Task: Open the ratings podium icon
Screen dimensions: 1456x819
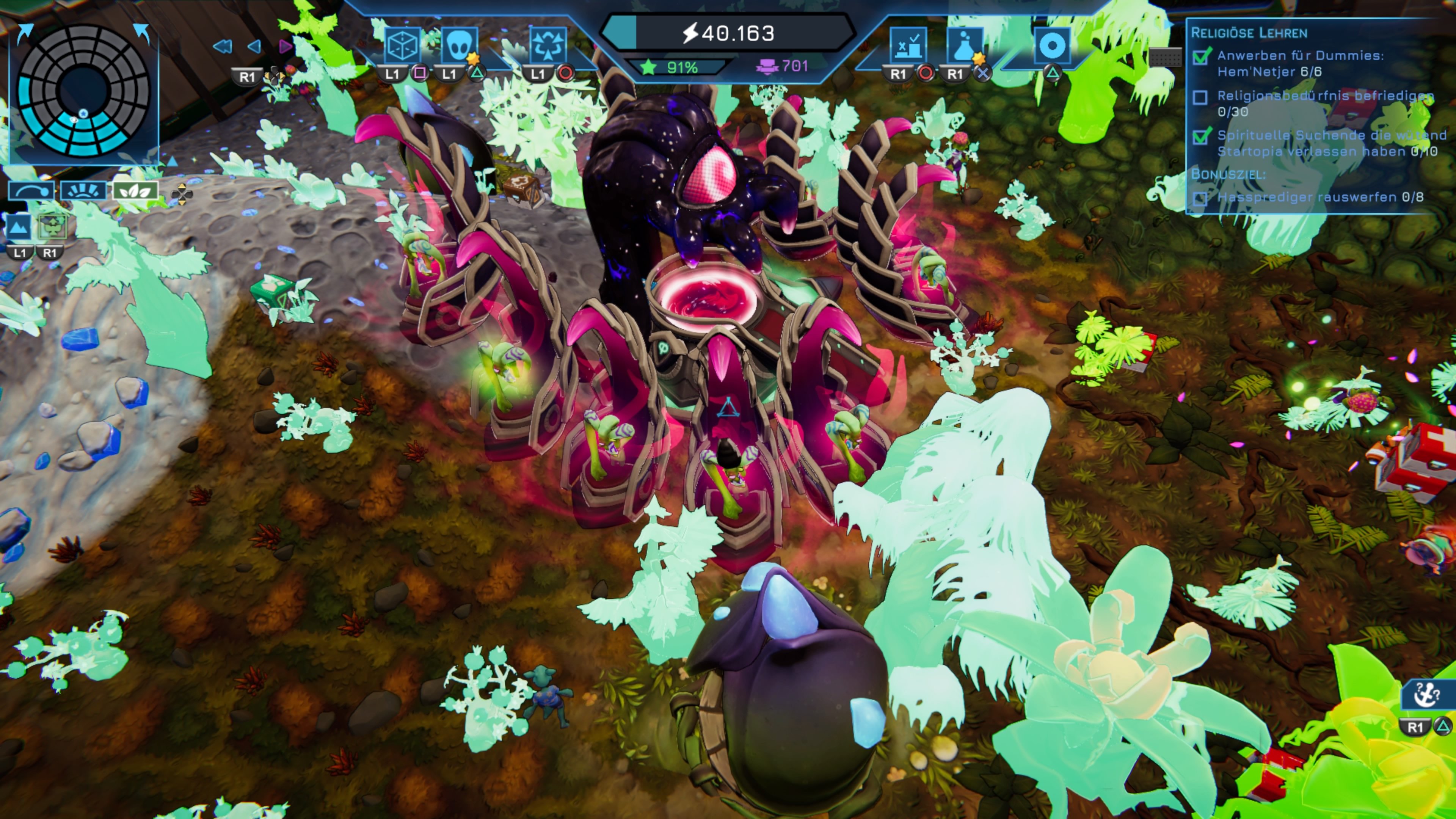Action: [x=908, y=45]
